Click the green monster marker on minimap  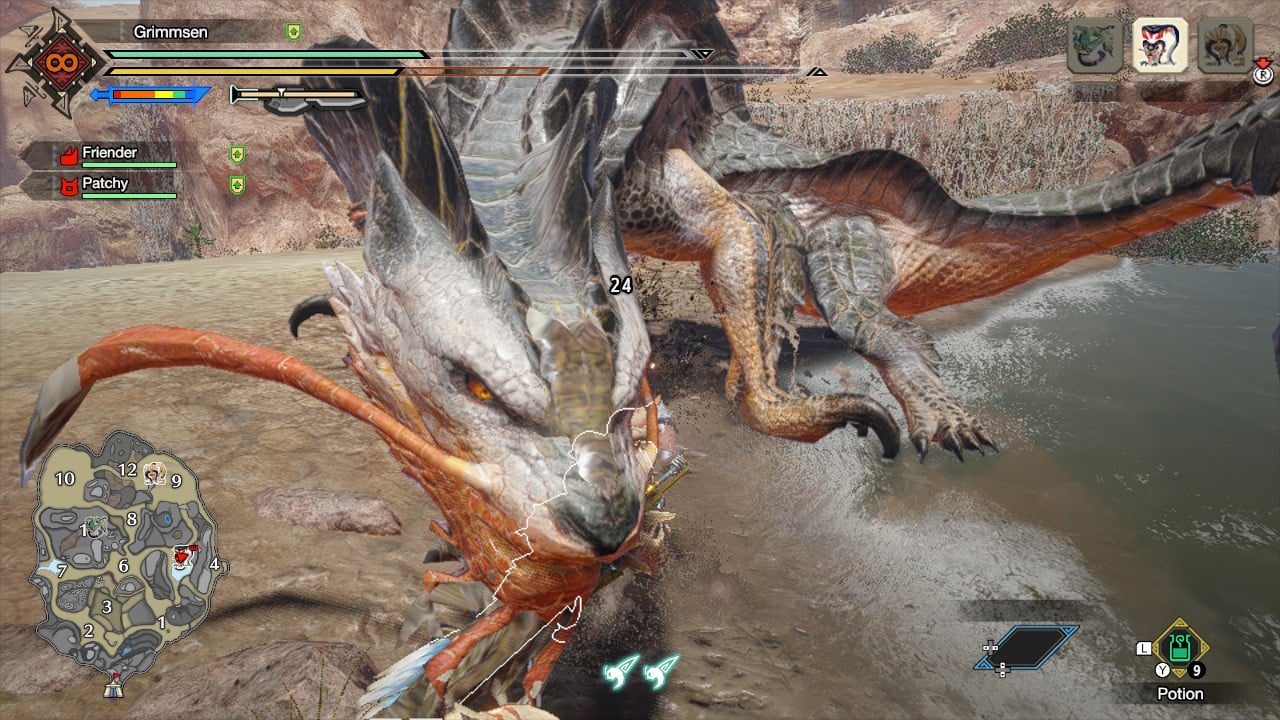pyautogui.click(x=95, y=524)
